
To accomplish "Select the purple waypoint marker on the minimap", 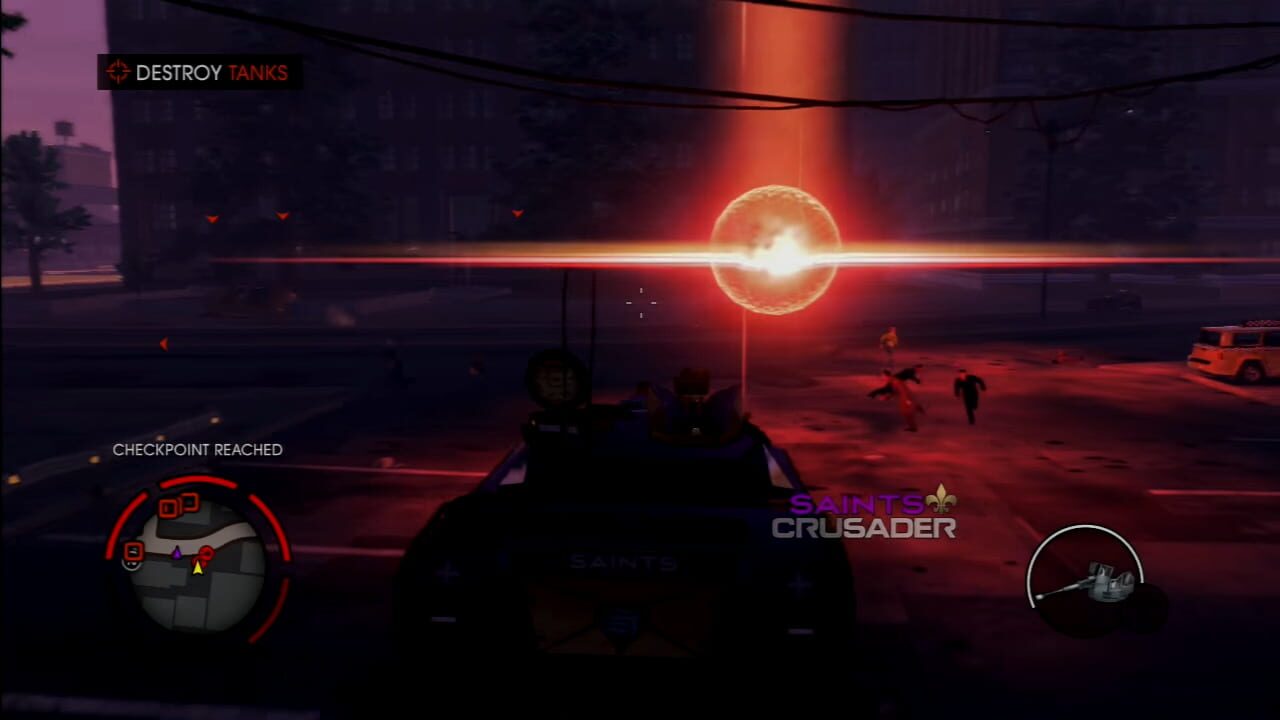I will click(178, 553).
